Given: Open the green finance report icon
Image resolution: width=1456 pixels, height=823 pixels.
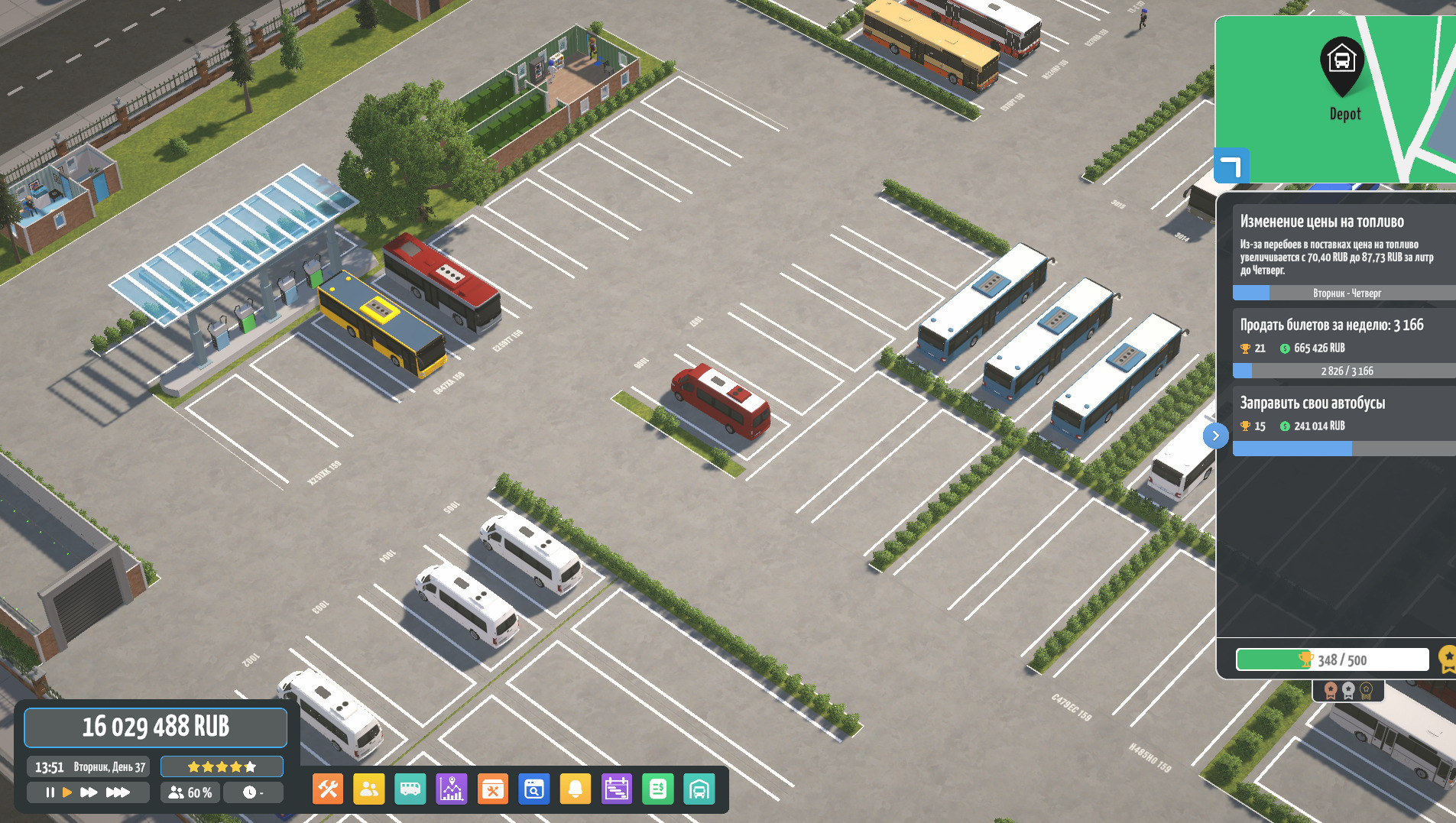Looking at the screenshot, I should [x=658, y=789].
